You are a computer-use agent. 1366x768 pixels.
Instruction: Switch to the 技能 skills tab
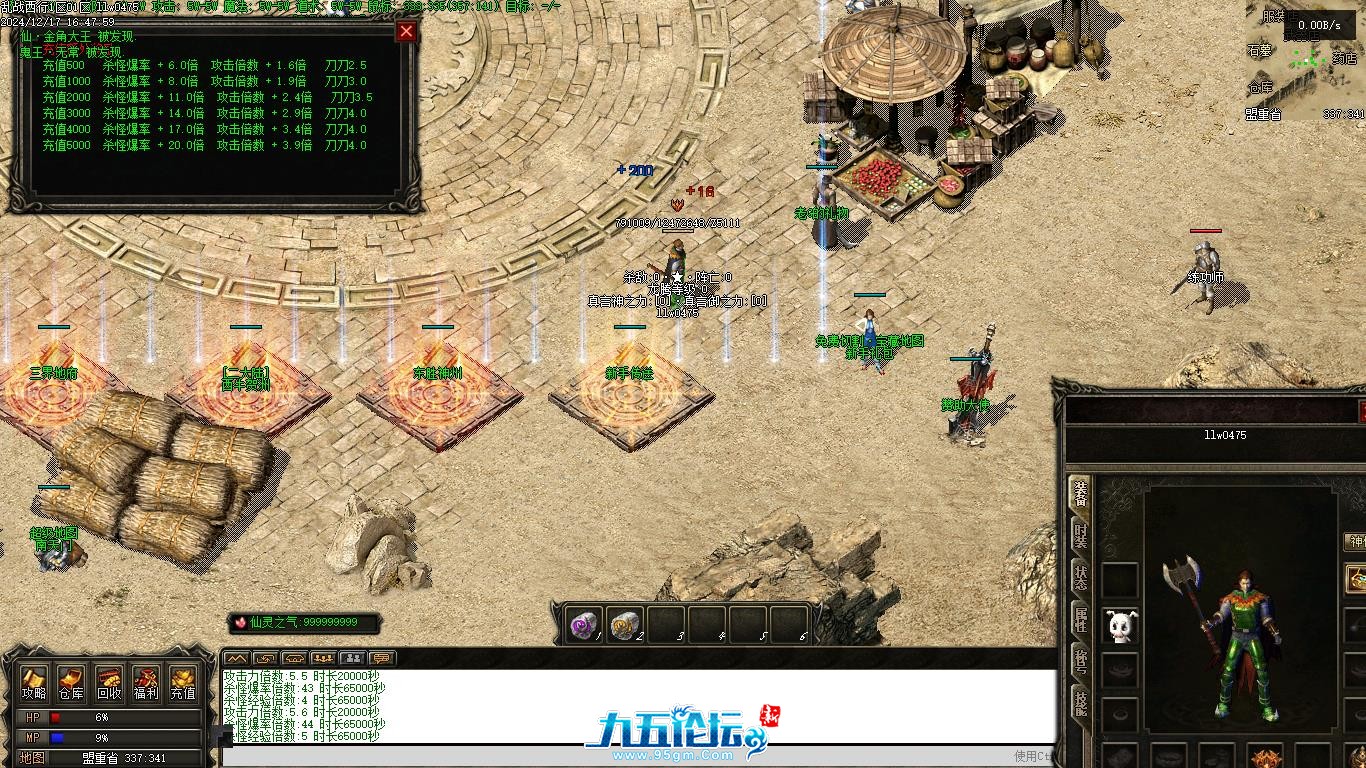pyautogui.click(x=1080, y=700)
